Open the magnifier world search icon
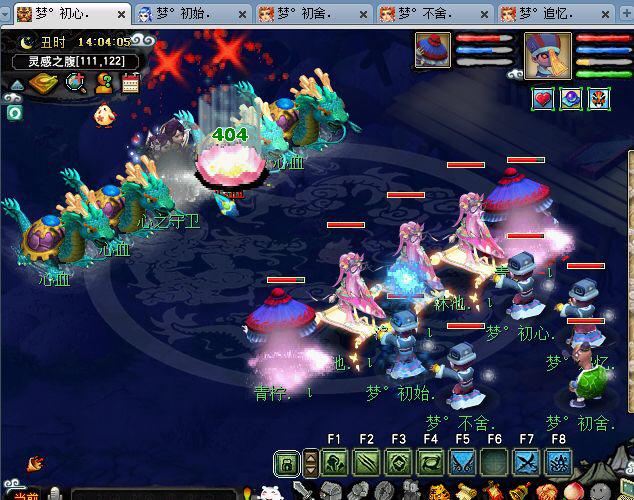Image resolution: width=634 pixels, height=500 pixels. pyautogui.click(x=75, y=83)
